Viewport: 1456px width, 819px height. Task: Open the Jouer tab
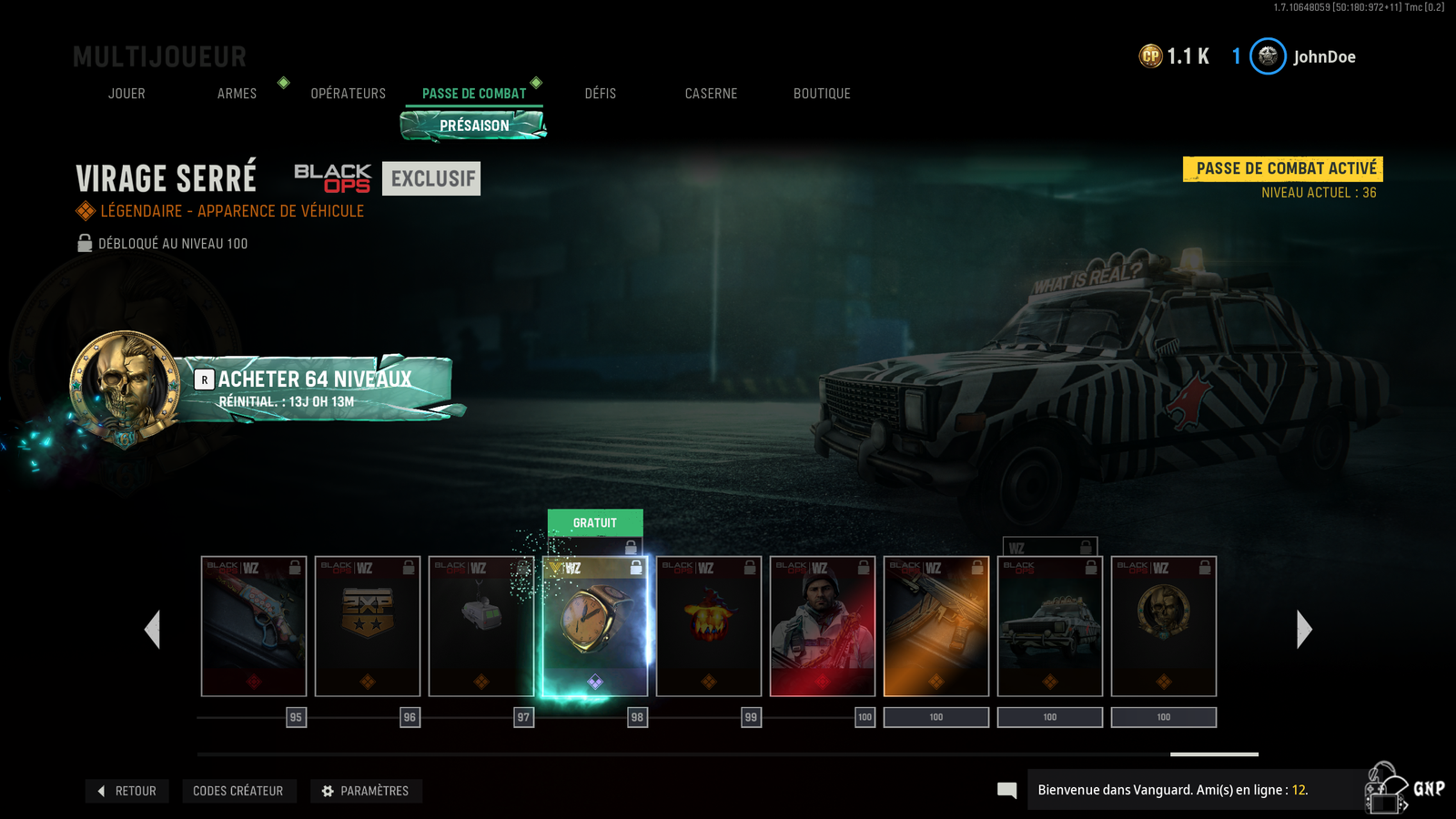(x=126, y=94)
